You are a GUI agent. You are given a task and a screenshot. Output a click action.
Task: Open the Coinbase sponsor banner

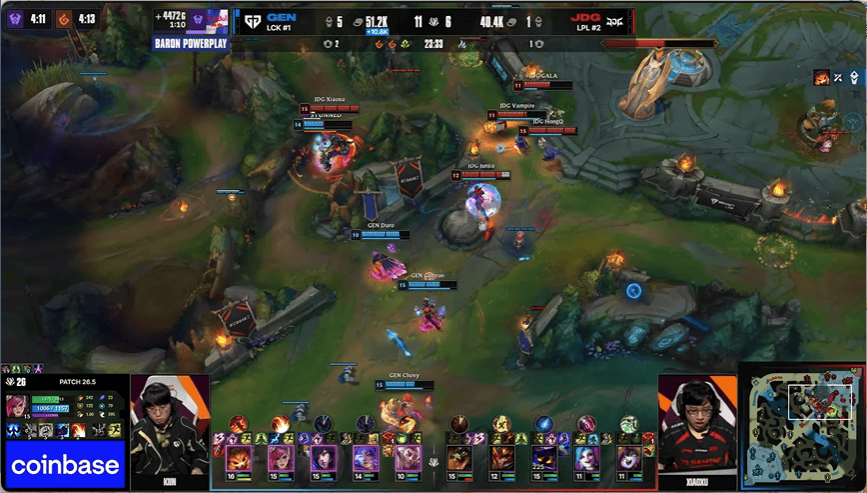65,466
